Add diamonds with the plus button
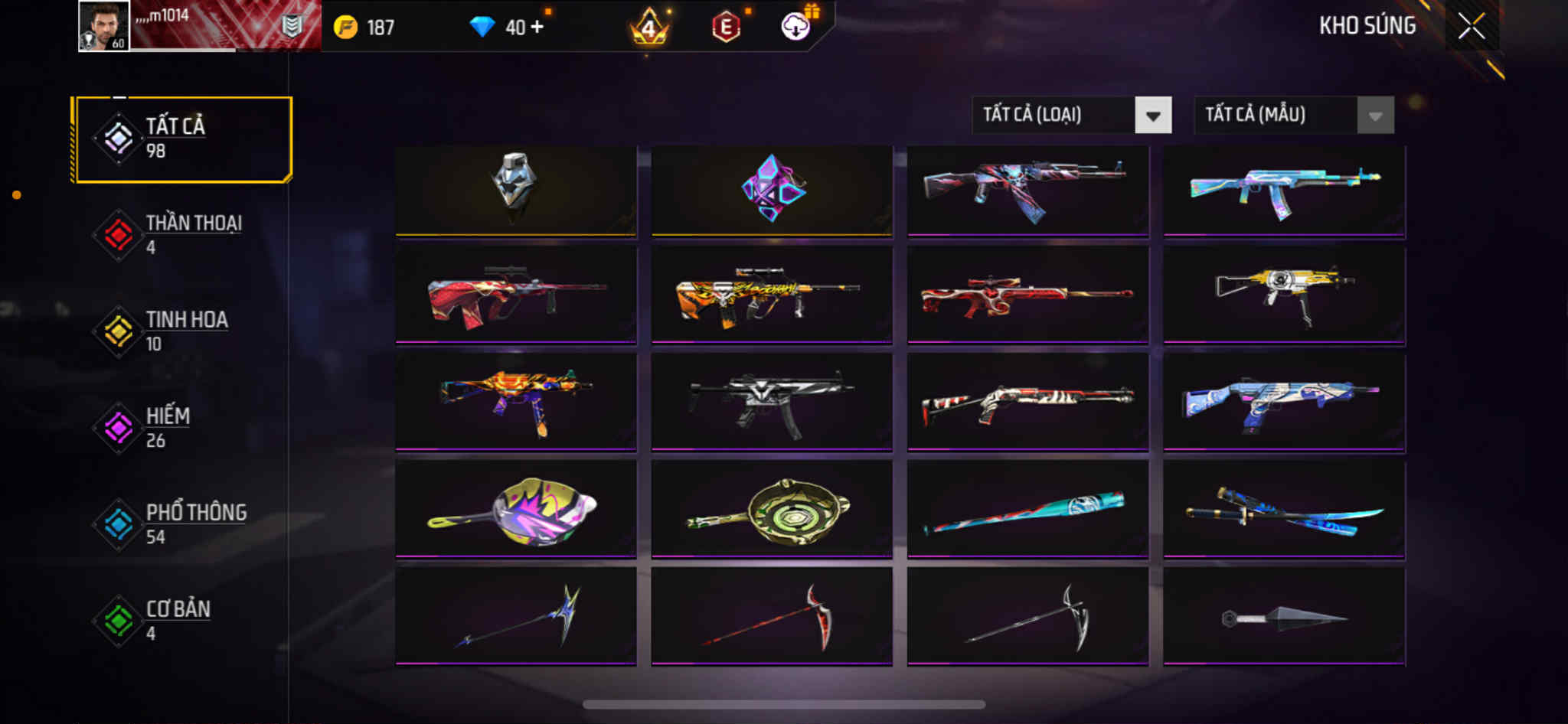The width and height of the screenshot is (1568, 724). pyautogui.click(x=537, y=27)
